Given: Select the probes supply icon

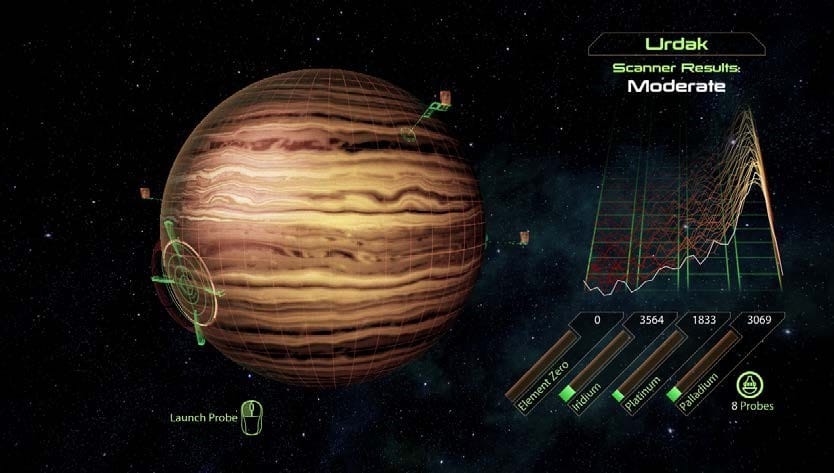Looking at the screenshot, I should tap(750, 384).
